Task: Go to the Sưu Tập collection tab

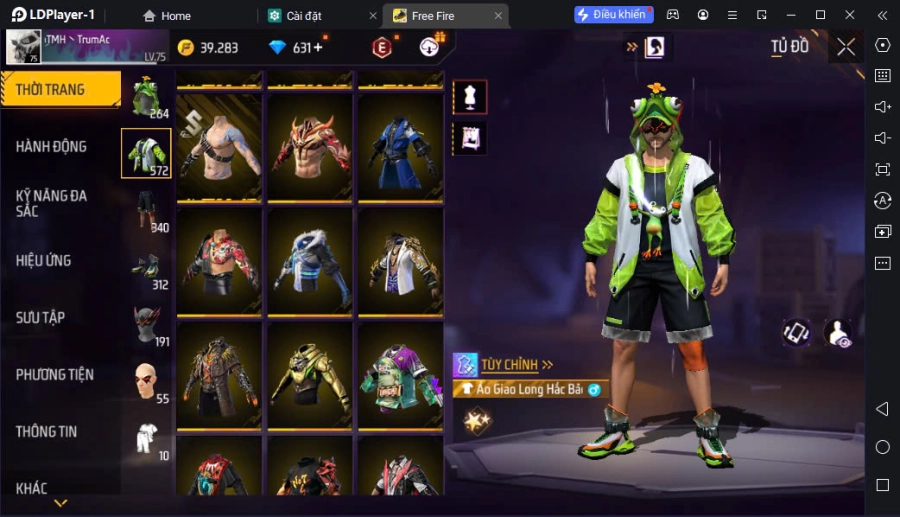Action: tap(41, 317)
